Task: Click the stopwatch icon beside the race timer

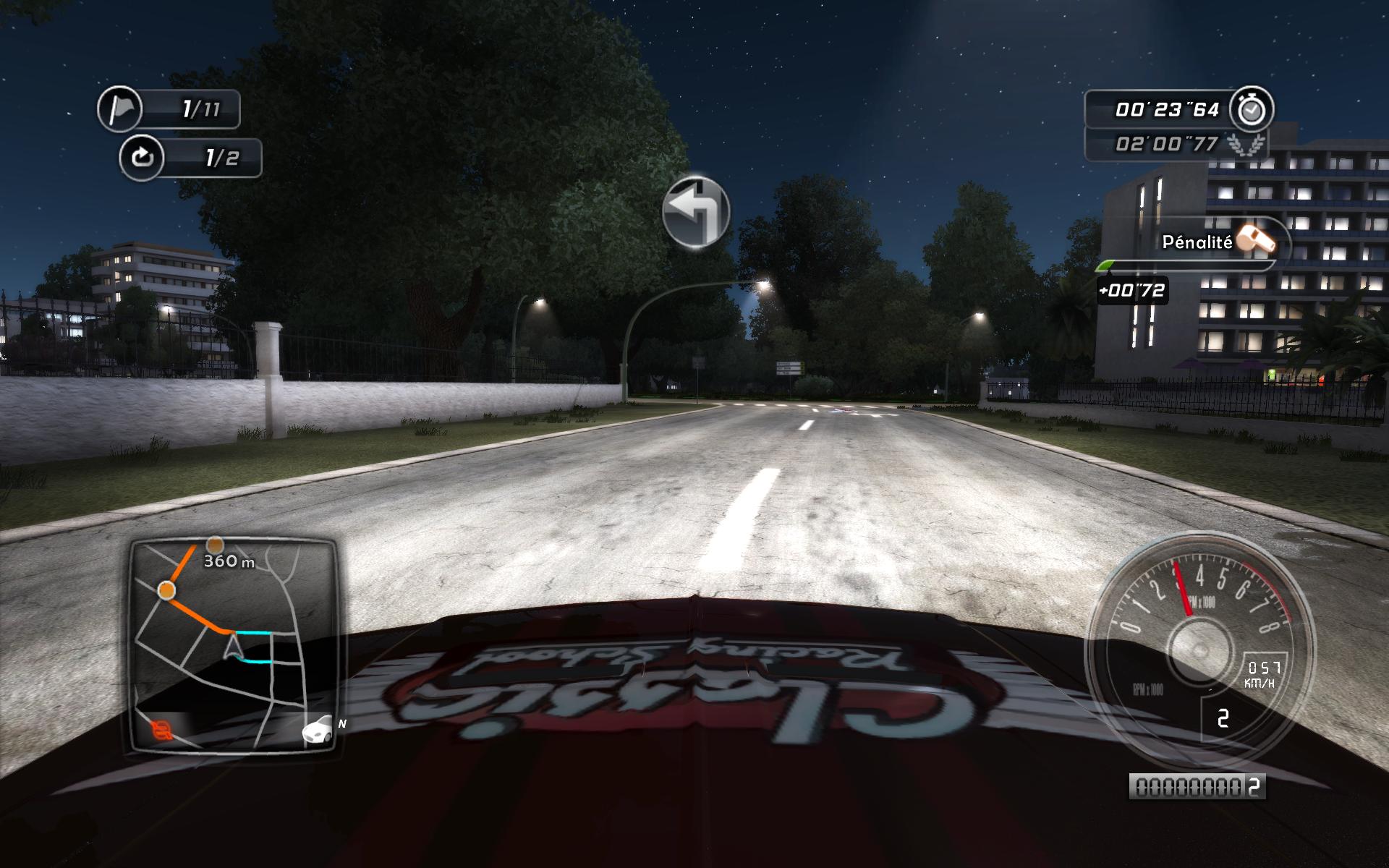Action: (x=1251, y=109)
